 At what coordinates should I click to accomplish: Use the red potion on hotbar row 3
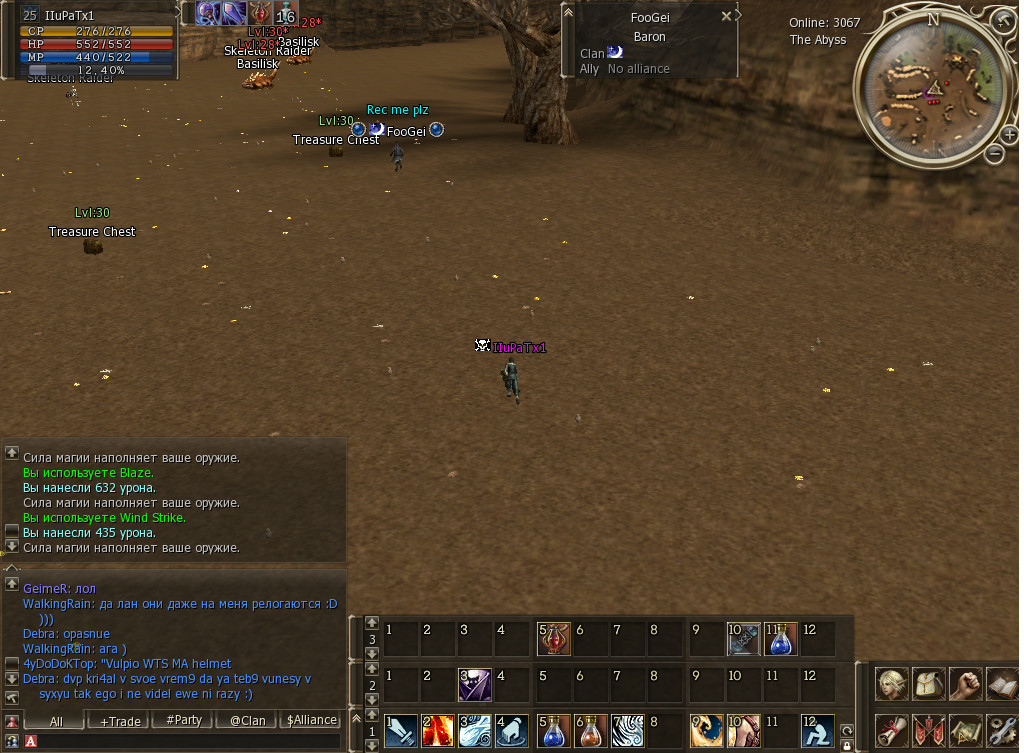point(553,638)
